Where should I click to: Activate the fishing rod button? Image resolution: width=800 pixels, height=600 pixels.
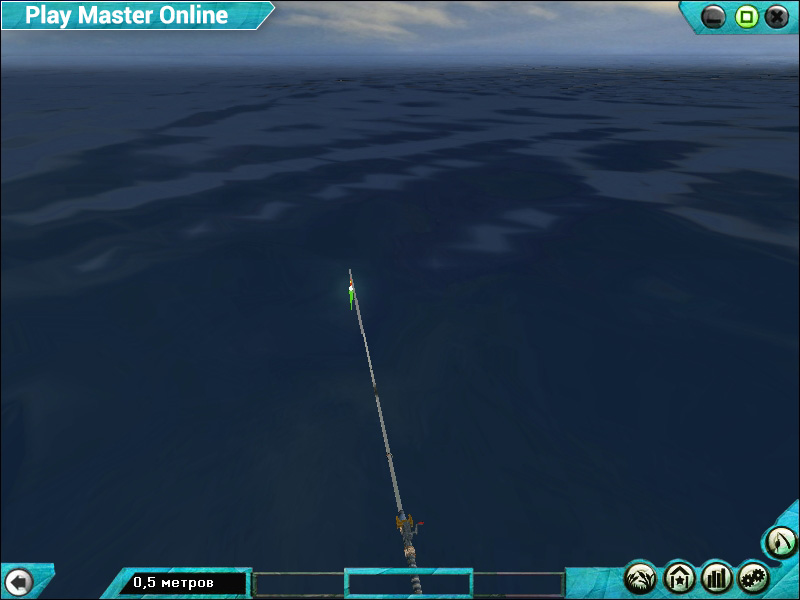tap(781, 542)
